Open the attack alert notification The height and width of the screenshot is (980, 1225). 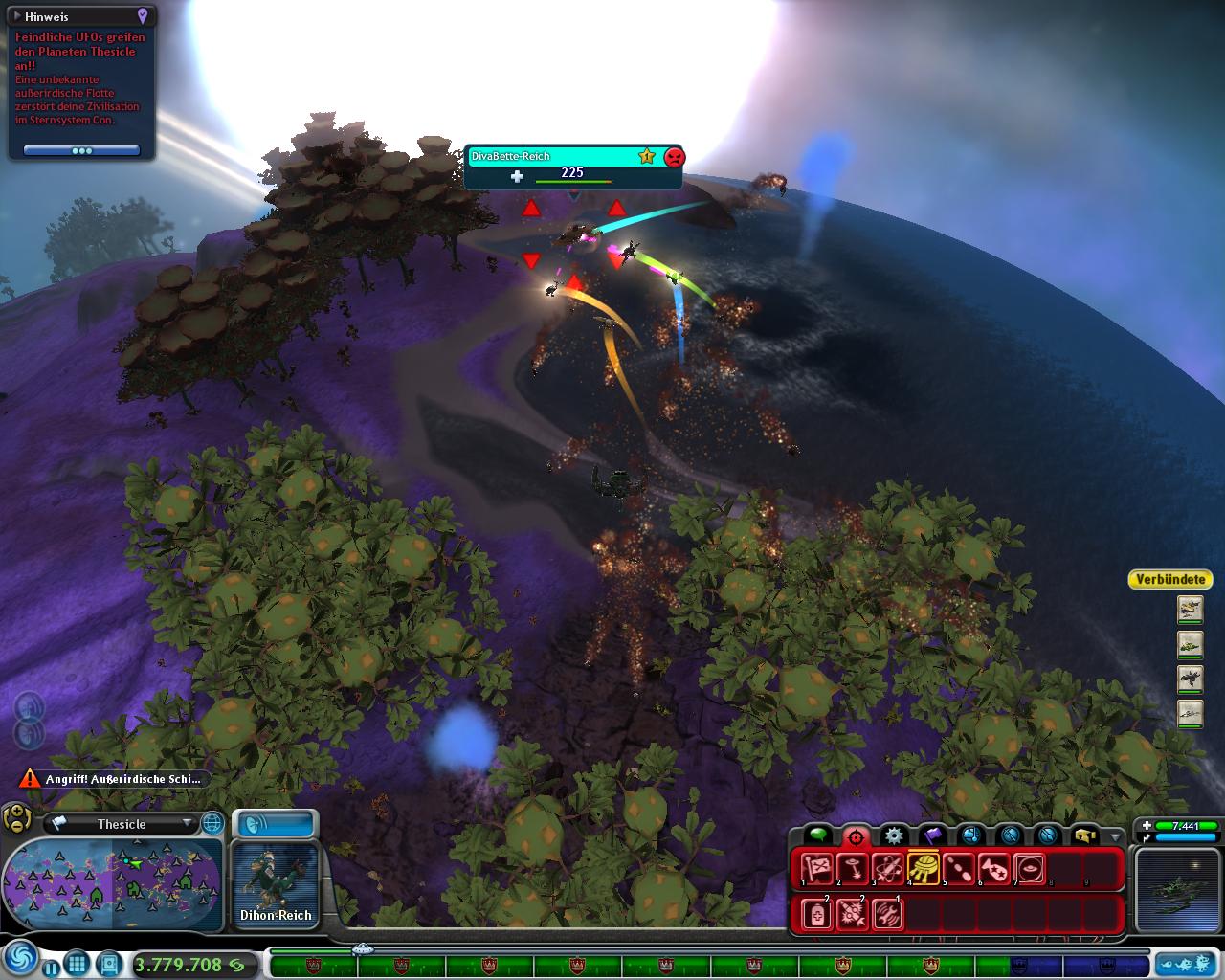coord(114,779)
